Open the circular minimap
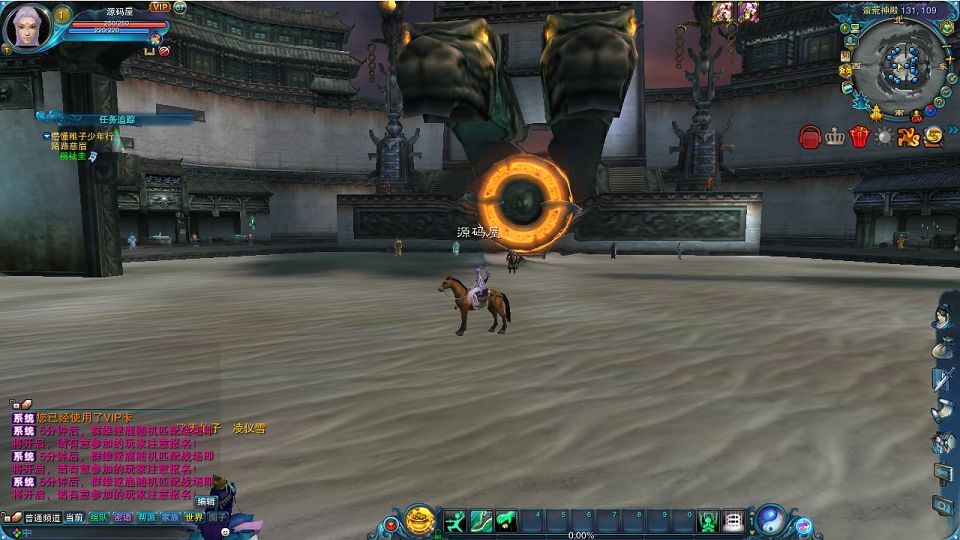 coord(898,66)
